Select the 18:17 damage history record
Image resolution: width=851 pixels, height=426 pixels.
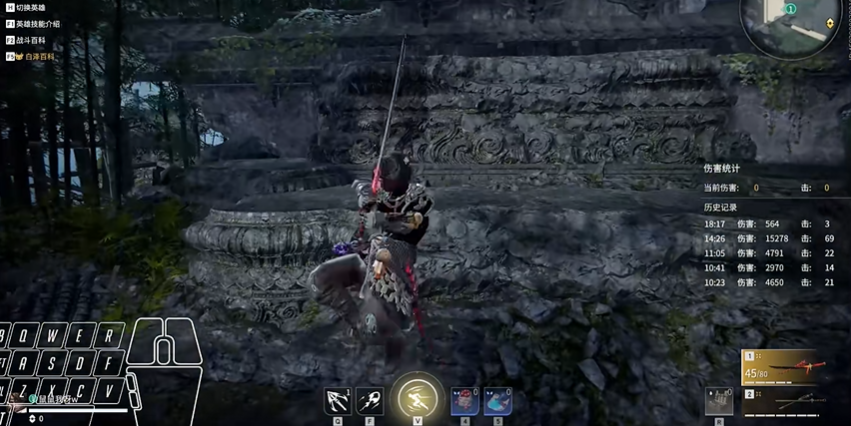(768, 224)
